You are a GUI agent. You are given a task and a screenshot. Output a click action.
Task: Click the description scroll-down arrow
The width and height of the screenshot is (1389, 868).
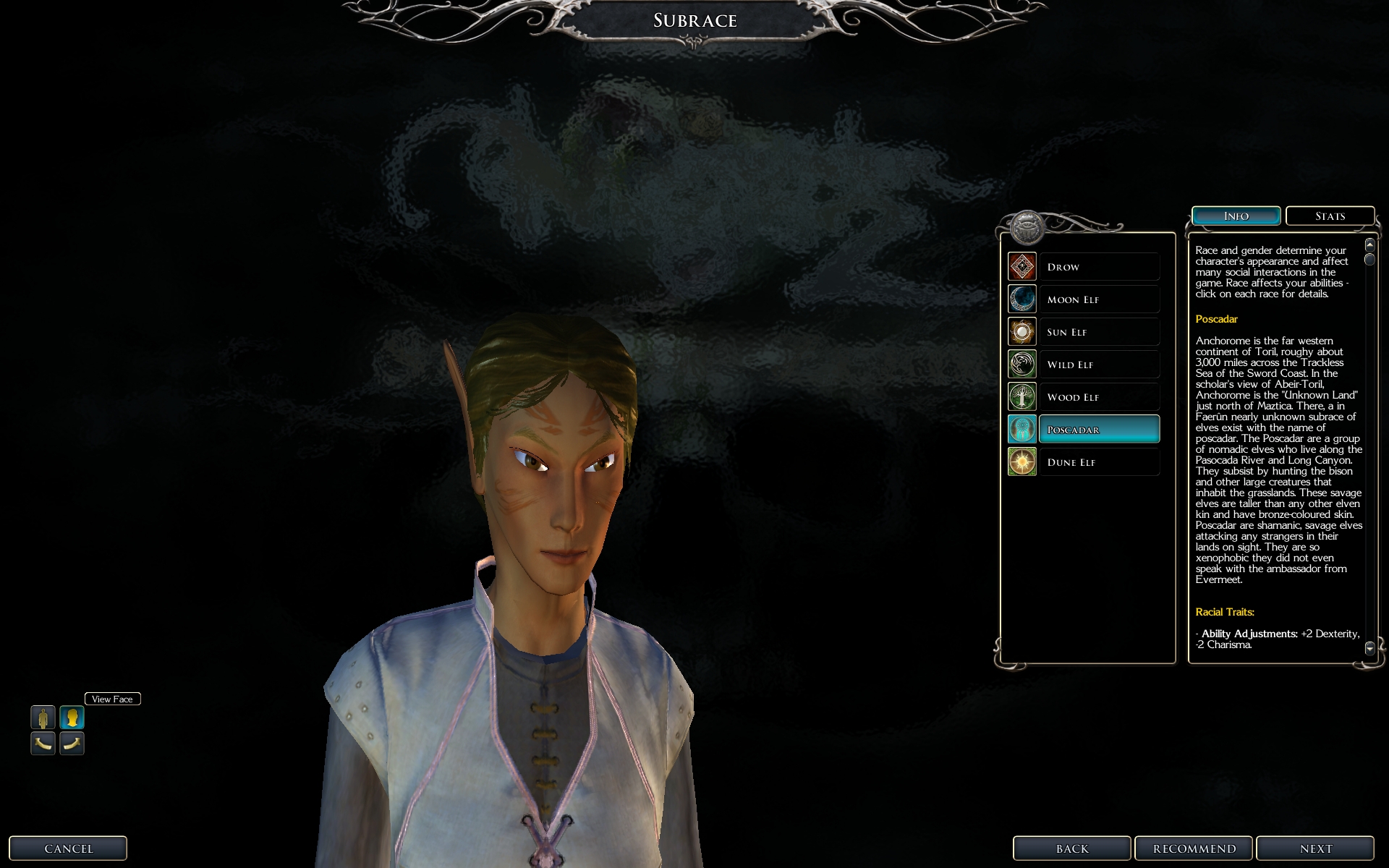[1369, 649]
